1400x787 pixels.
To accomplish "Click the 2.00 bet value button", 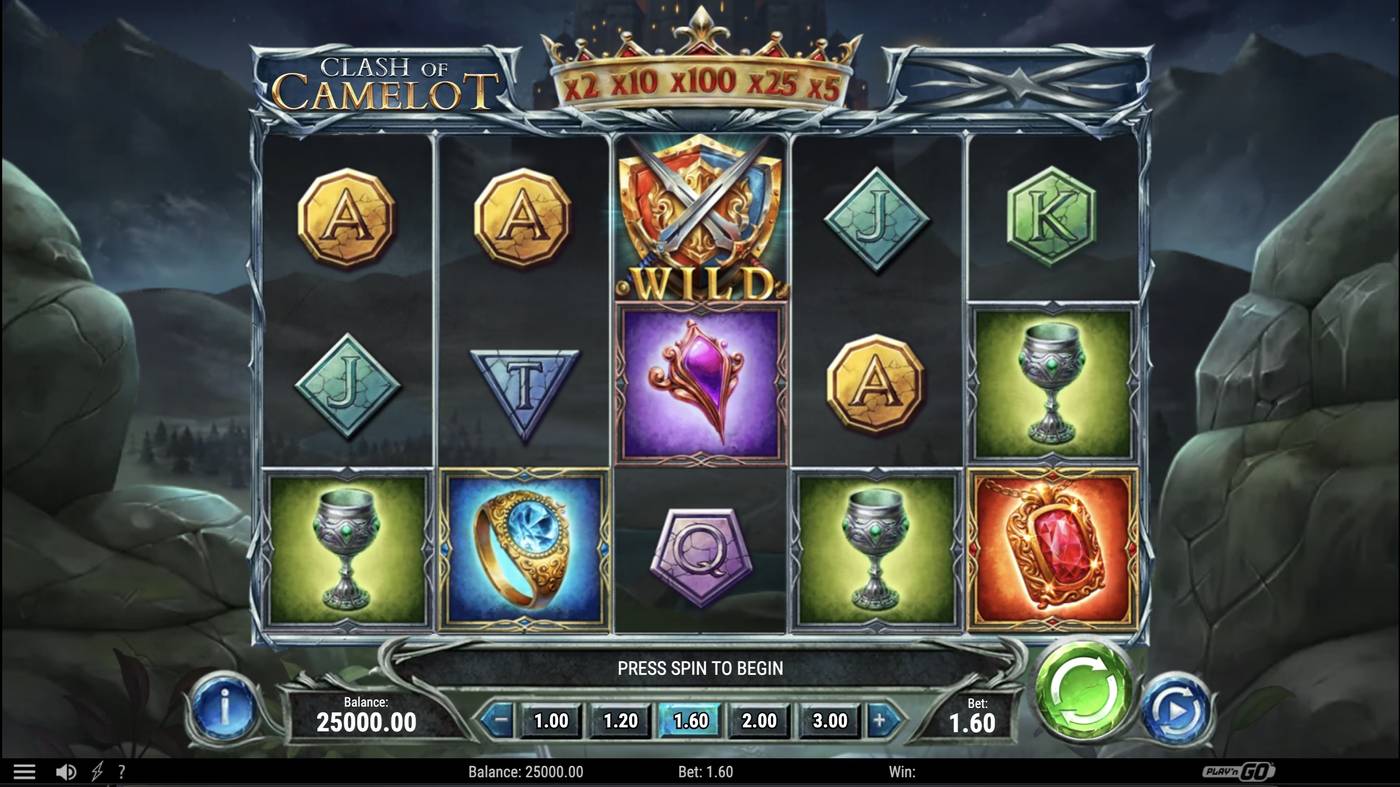I will pos(759,719).
